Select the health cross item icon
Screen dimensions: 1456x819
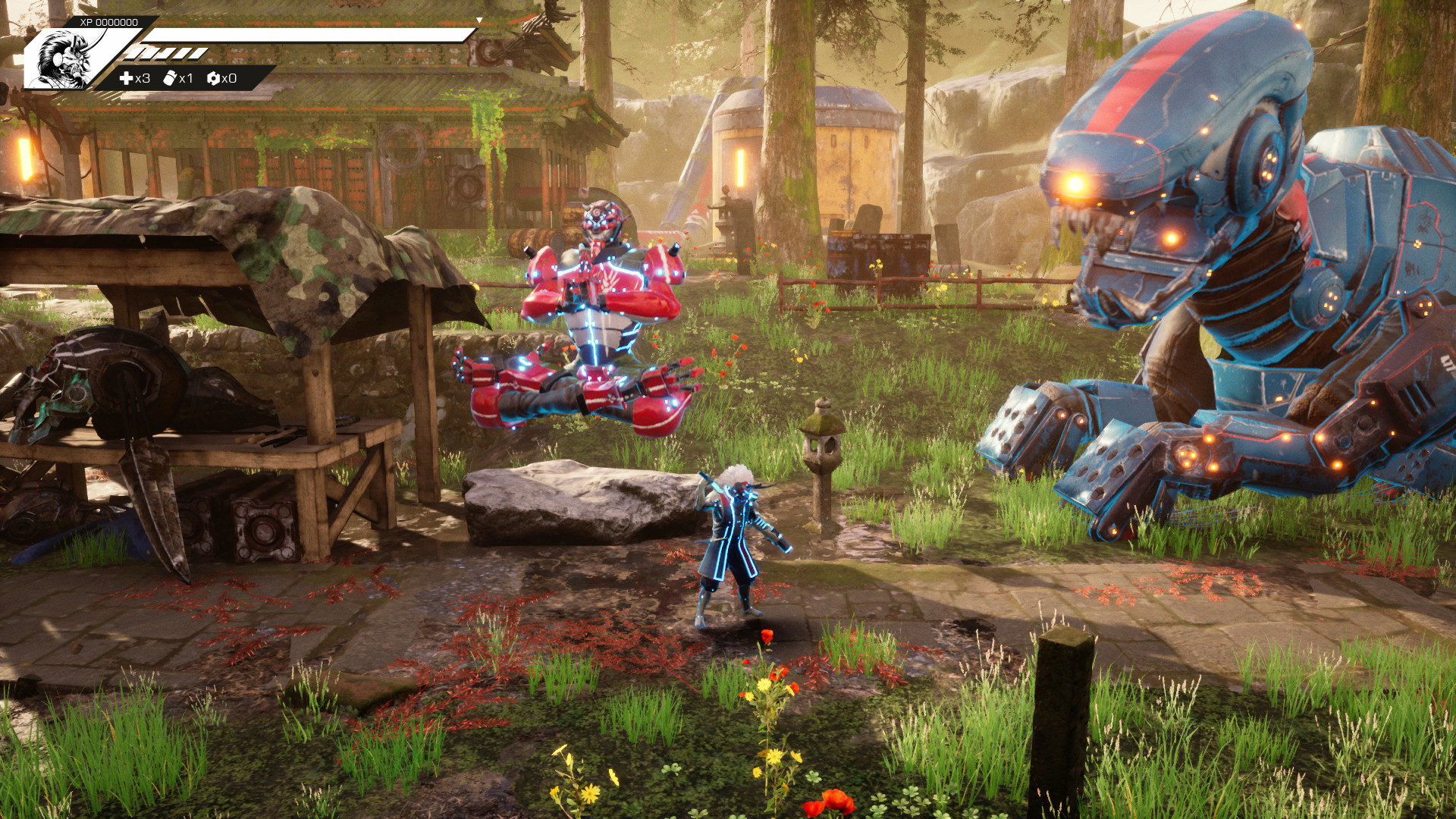126,78
